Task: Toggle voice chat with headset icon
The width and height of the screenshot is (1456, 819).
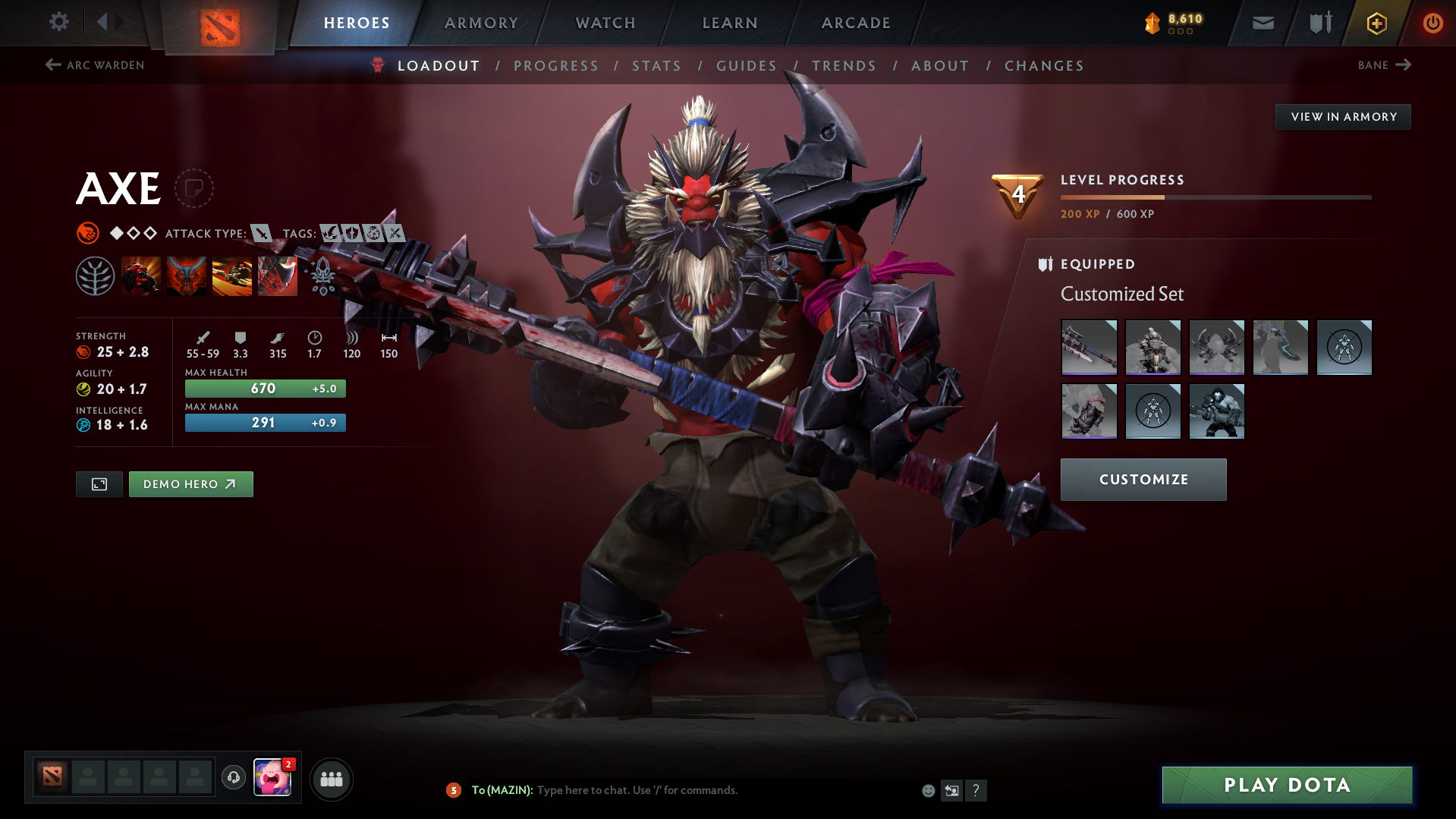Action: [233, 778]
